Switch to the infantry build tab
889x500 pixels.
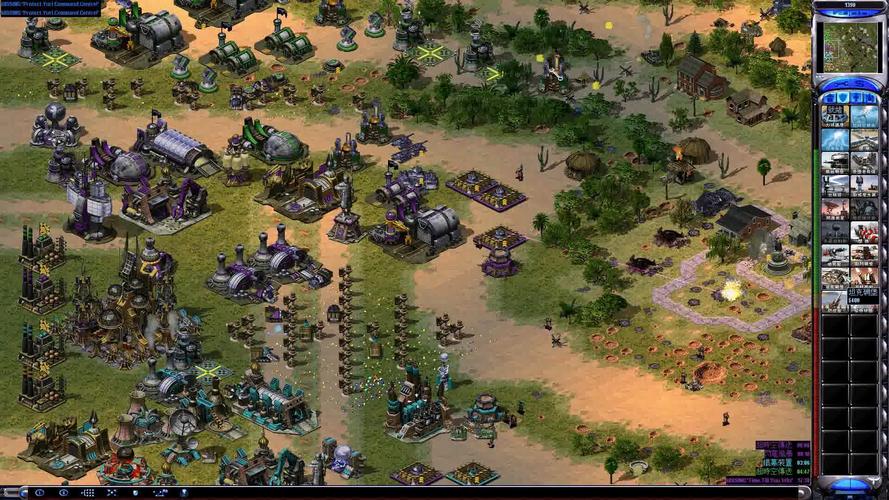click(856, 96)
